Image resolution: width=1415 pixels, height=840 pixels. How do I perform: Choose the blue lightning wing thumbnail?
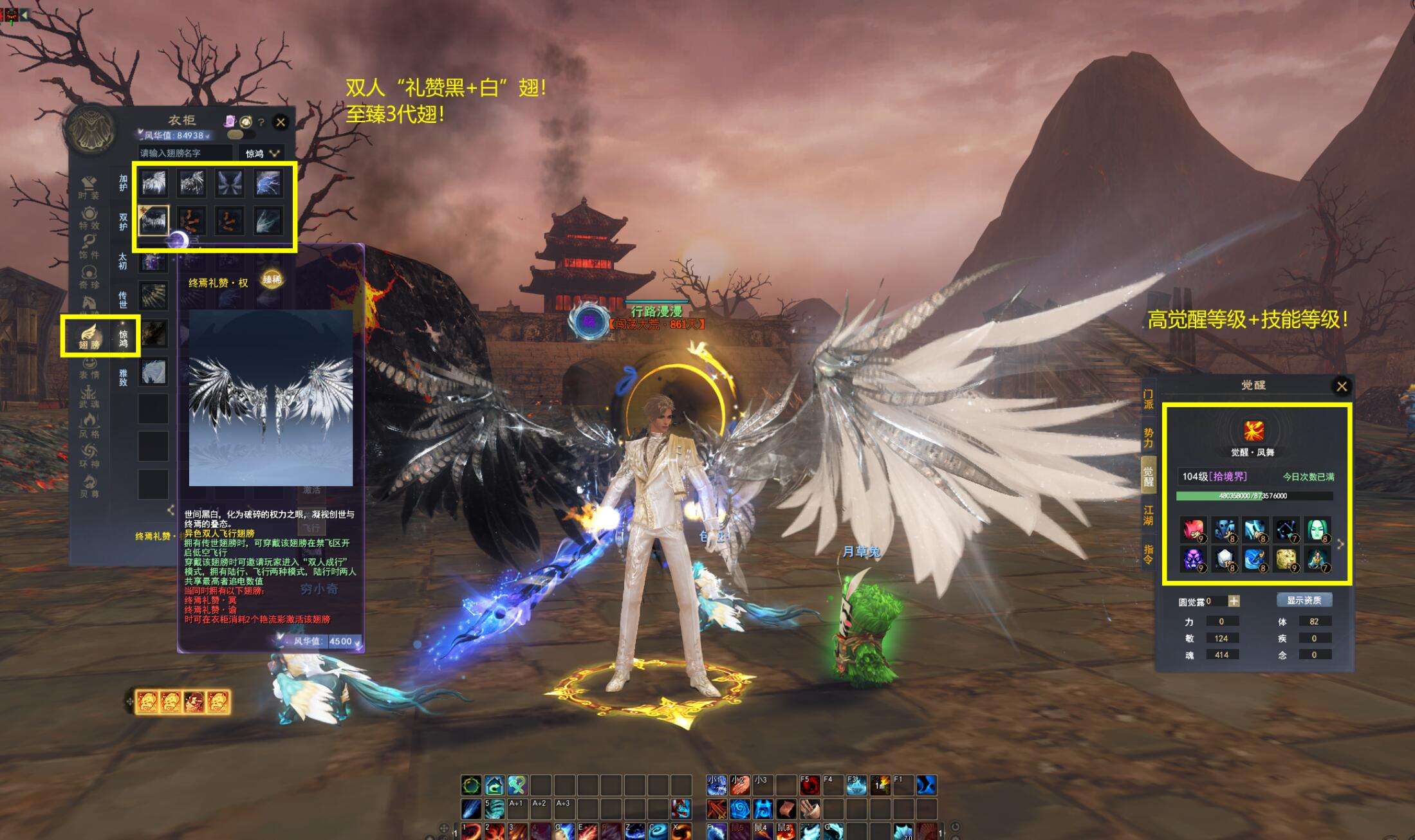(268, 183)
